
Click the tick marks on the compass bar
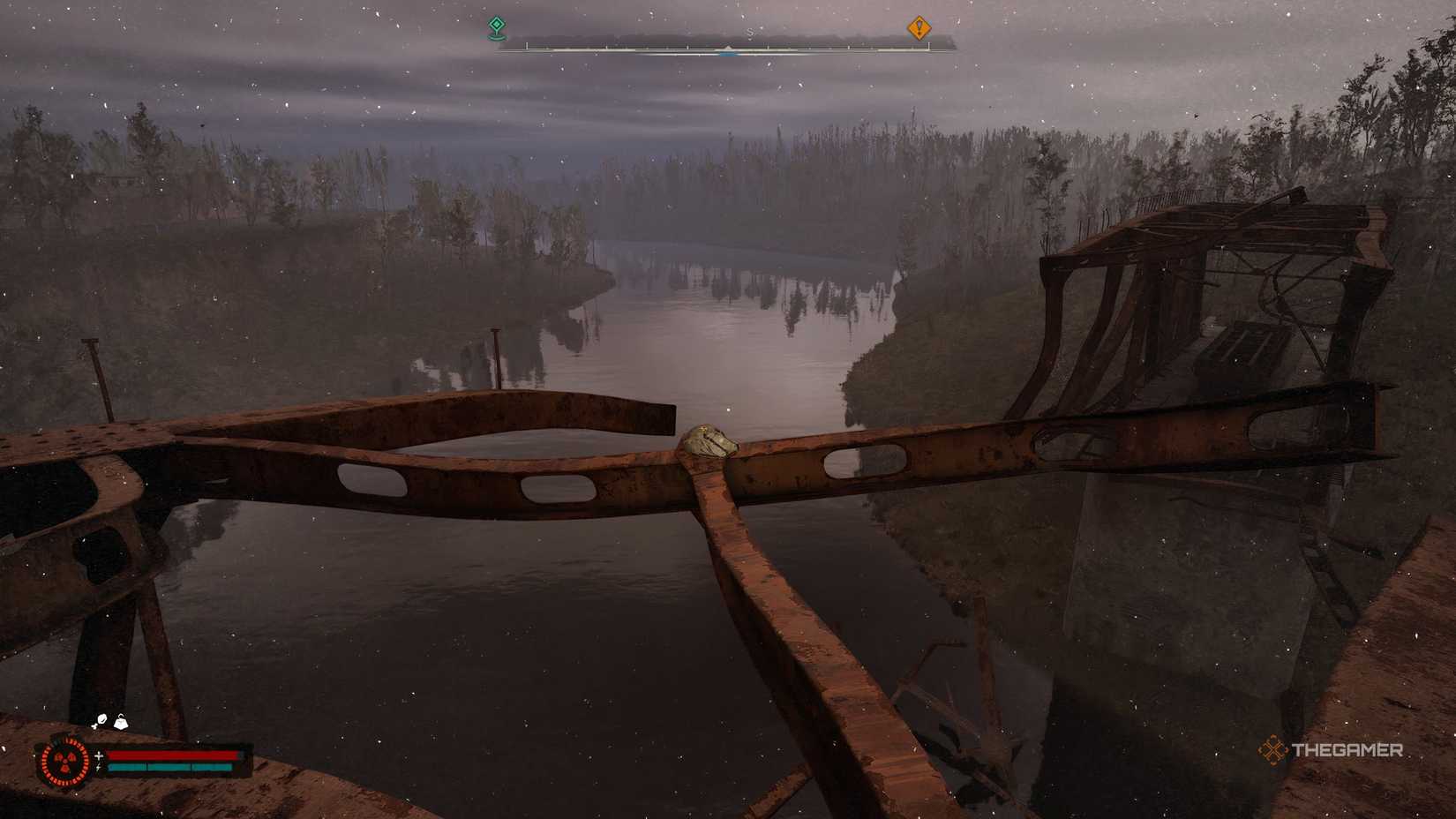pos(847,46)
